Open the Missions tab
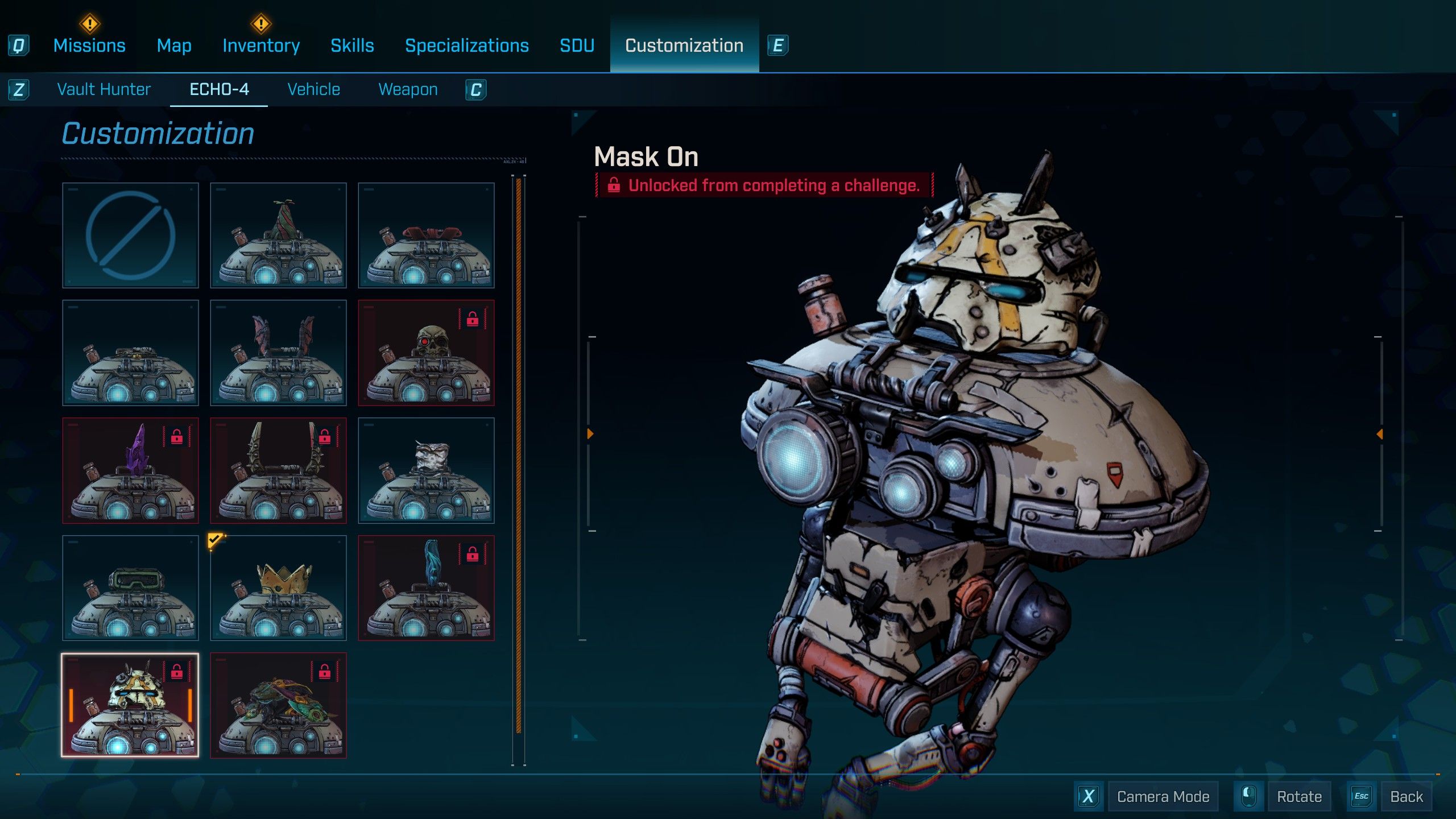The height and width of the screenshot is (819, 1456). pos(89,45)
